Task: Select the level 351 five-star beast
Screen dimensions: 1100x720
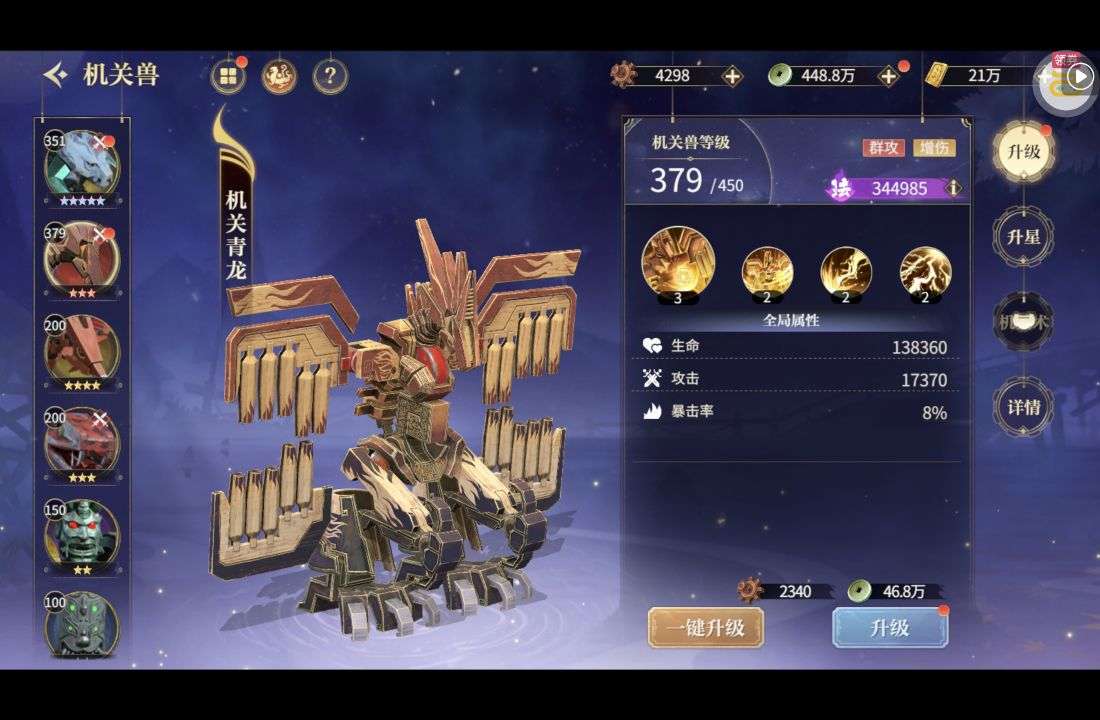Action: 81,166
